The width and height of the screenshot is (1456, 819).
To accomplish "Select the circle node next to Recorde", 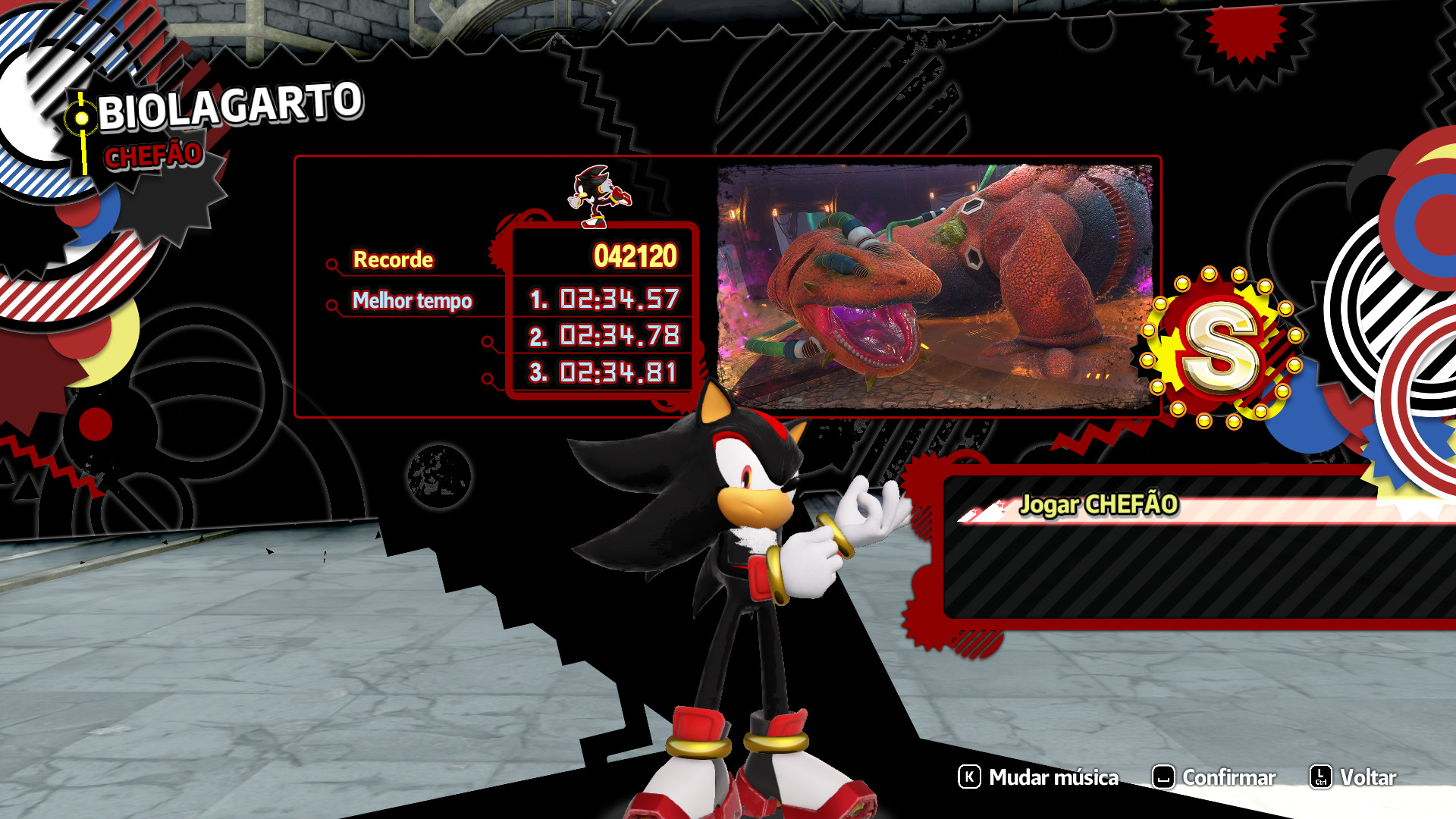I will pos(332,265).
